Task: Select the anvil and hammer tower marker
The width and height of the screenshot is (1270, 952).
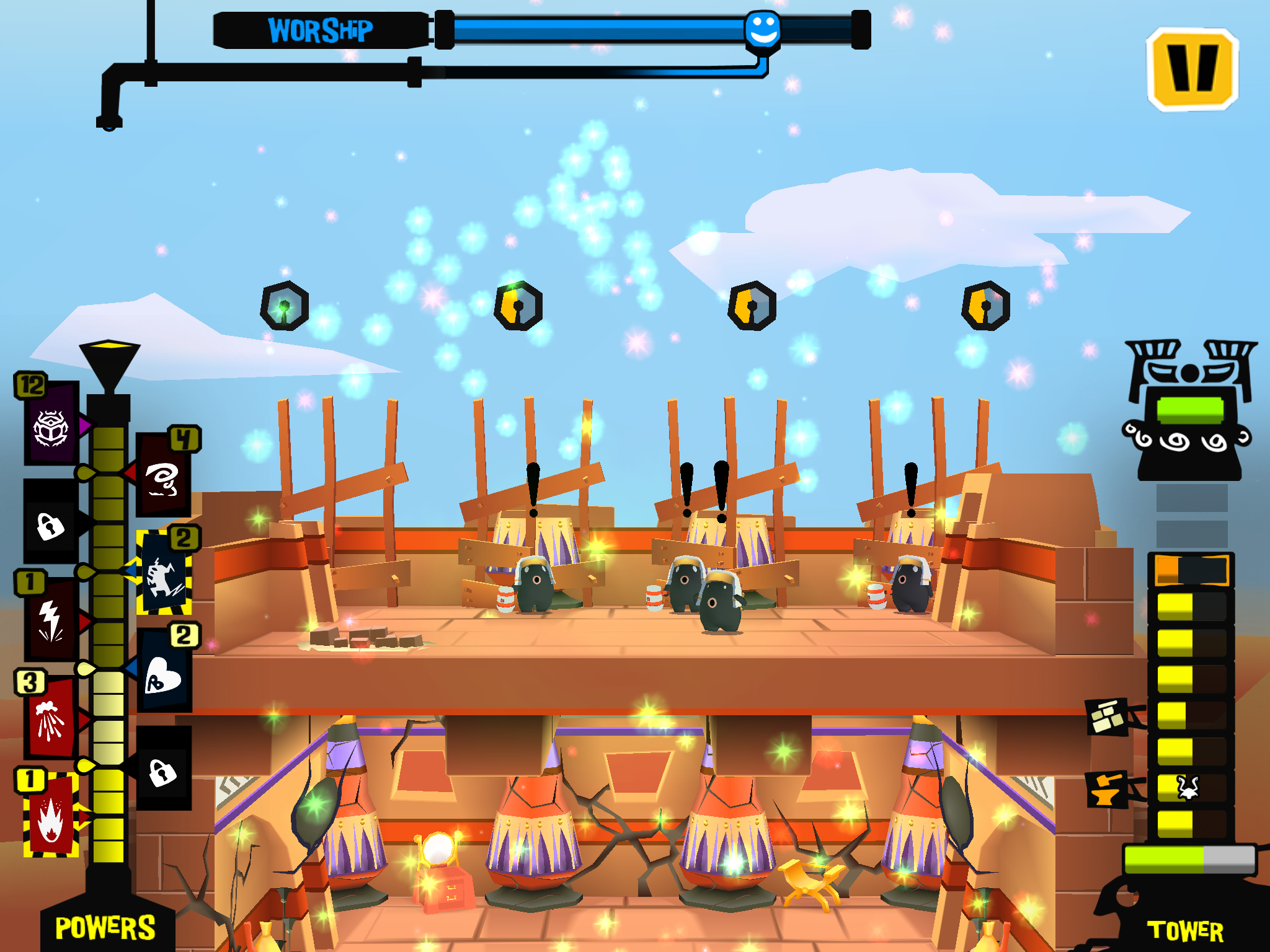Action: tap(1107, 789)
